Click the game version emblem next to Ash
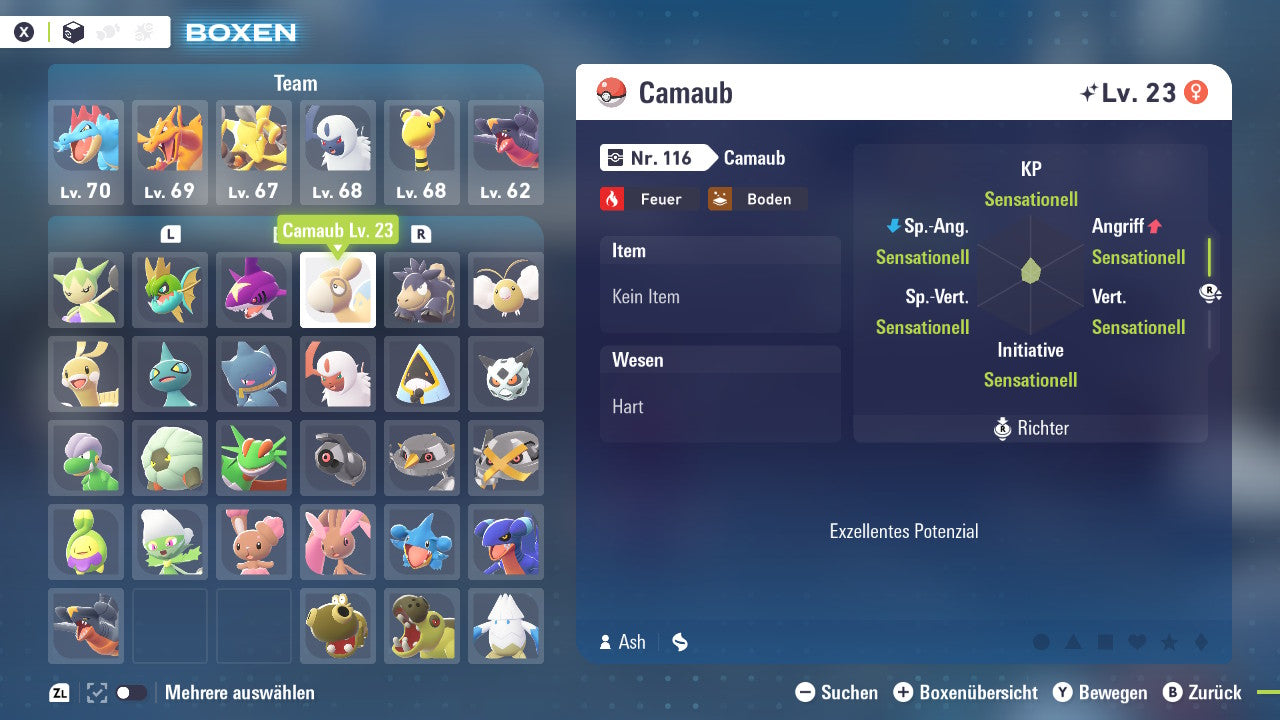The image size is (1280, 720). (680, 642)
